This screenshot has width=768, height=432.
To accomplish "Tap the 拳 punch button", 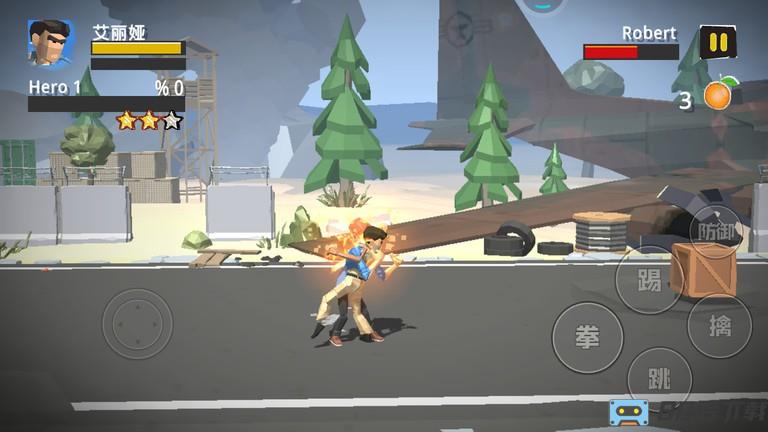I will pos(587,338).
